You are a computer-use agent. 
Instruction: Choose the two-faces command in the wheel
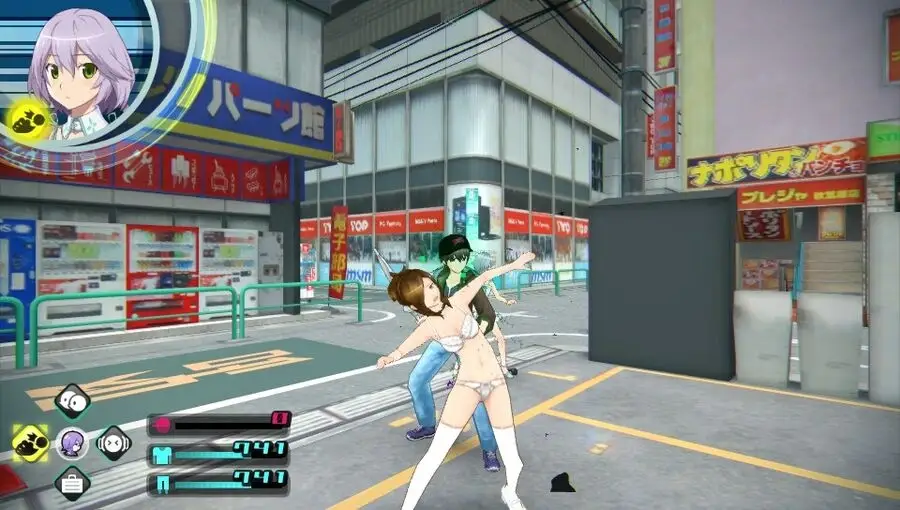(x=72, y=401)
